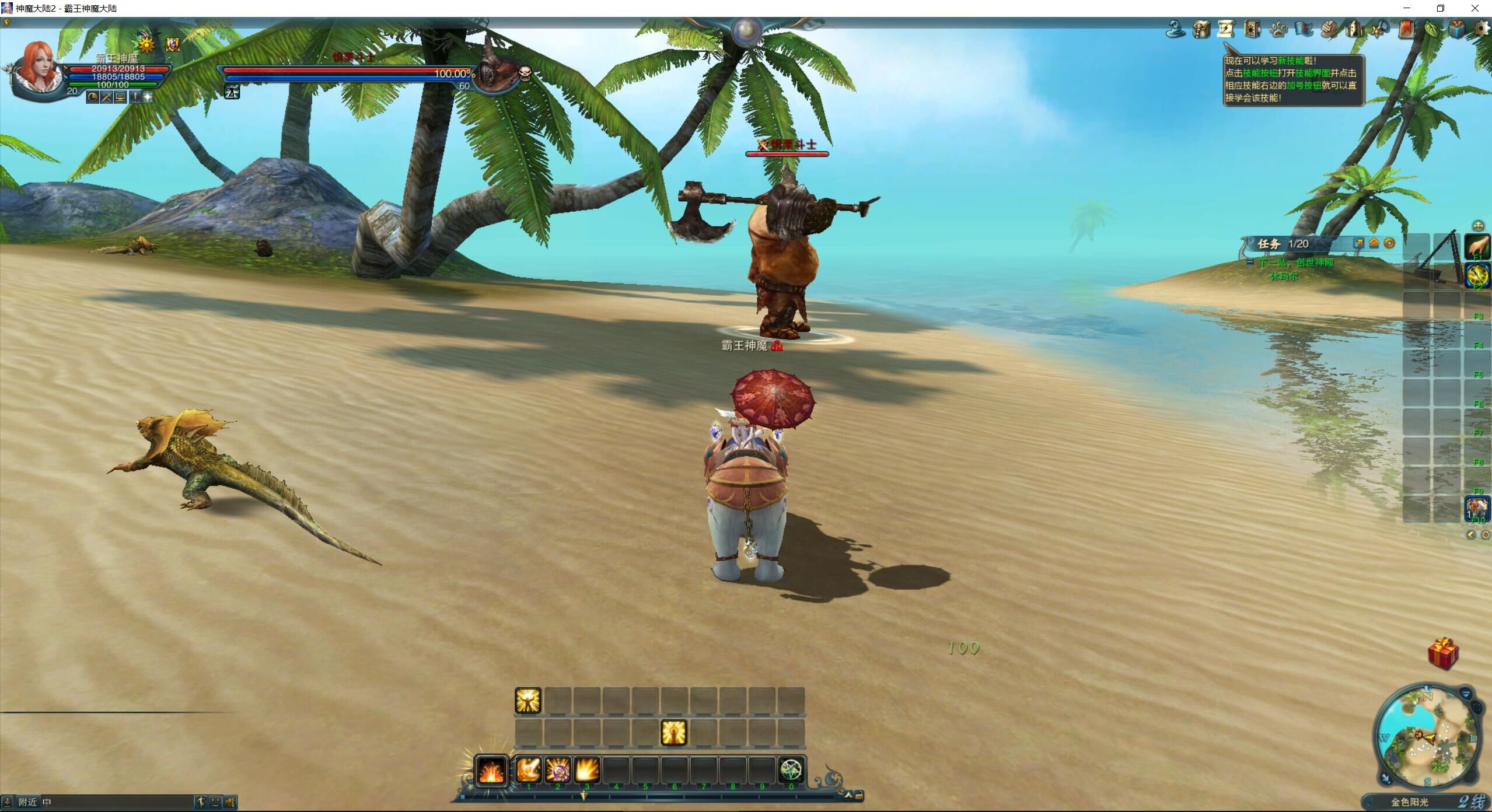
Task: Use the golden explosion skill in slot 3
Action: [x=587, y=770]
